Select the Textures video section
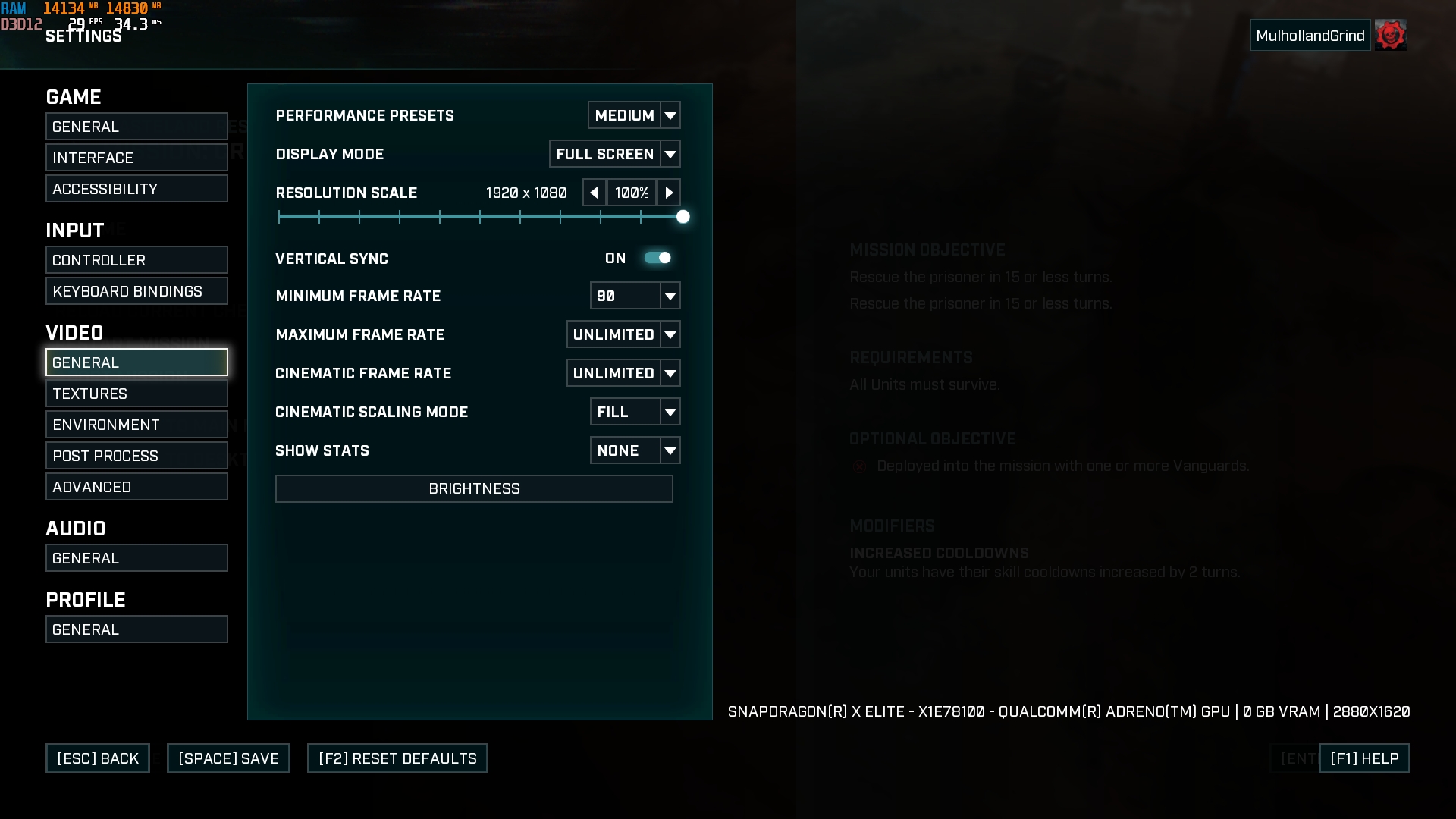The image size is (1456, 819). click(136, 394)
